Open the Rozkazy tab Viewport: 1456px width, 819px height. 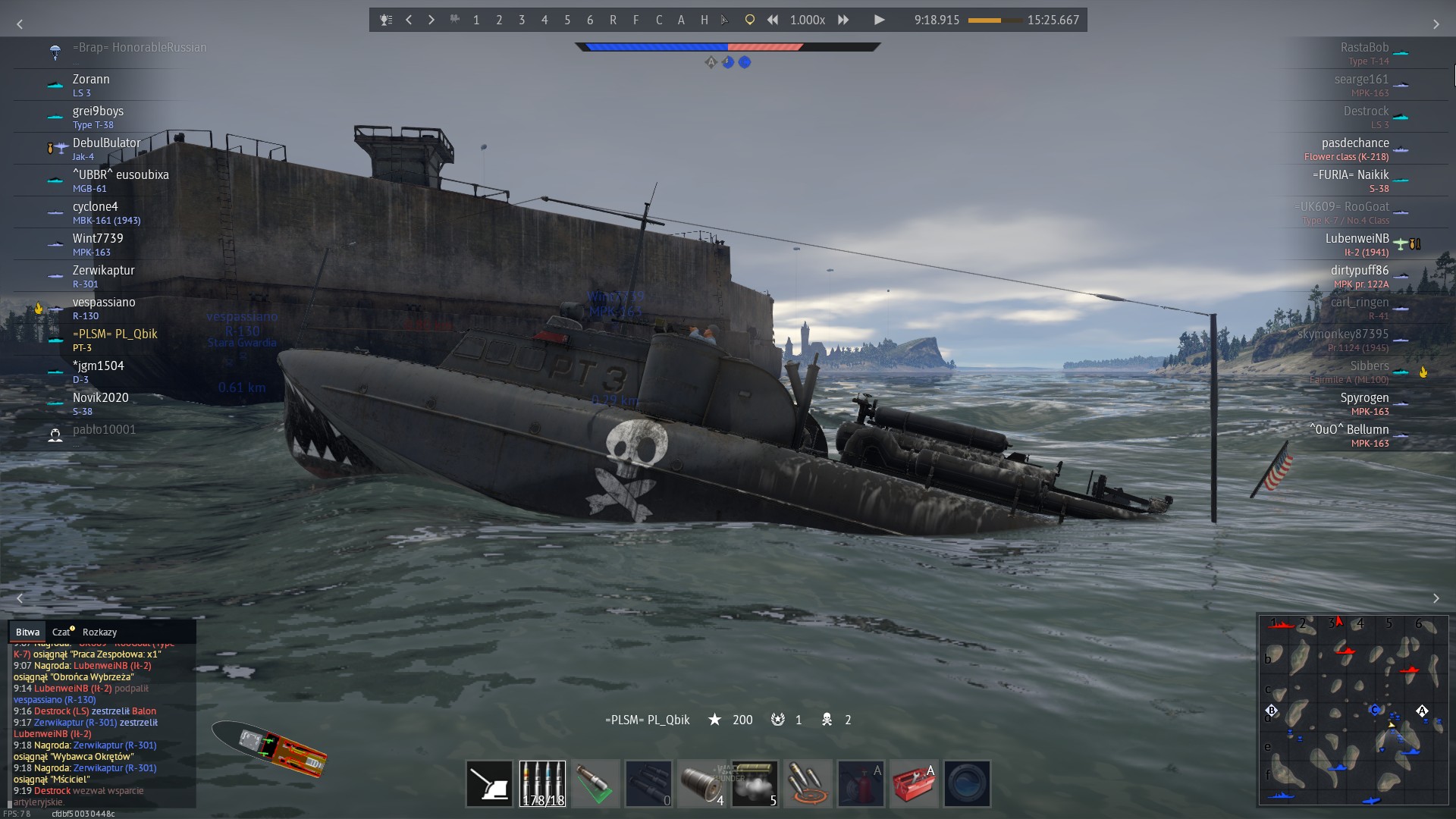pos(99,632)
